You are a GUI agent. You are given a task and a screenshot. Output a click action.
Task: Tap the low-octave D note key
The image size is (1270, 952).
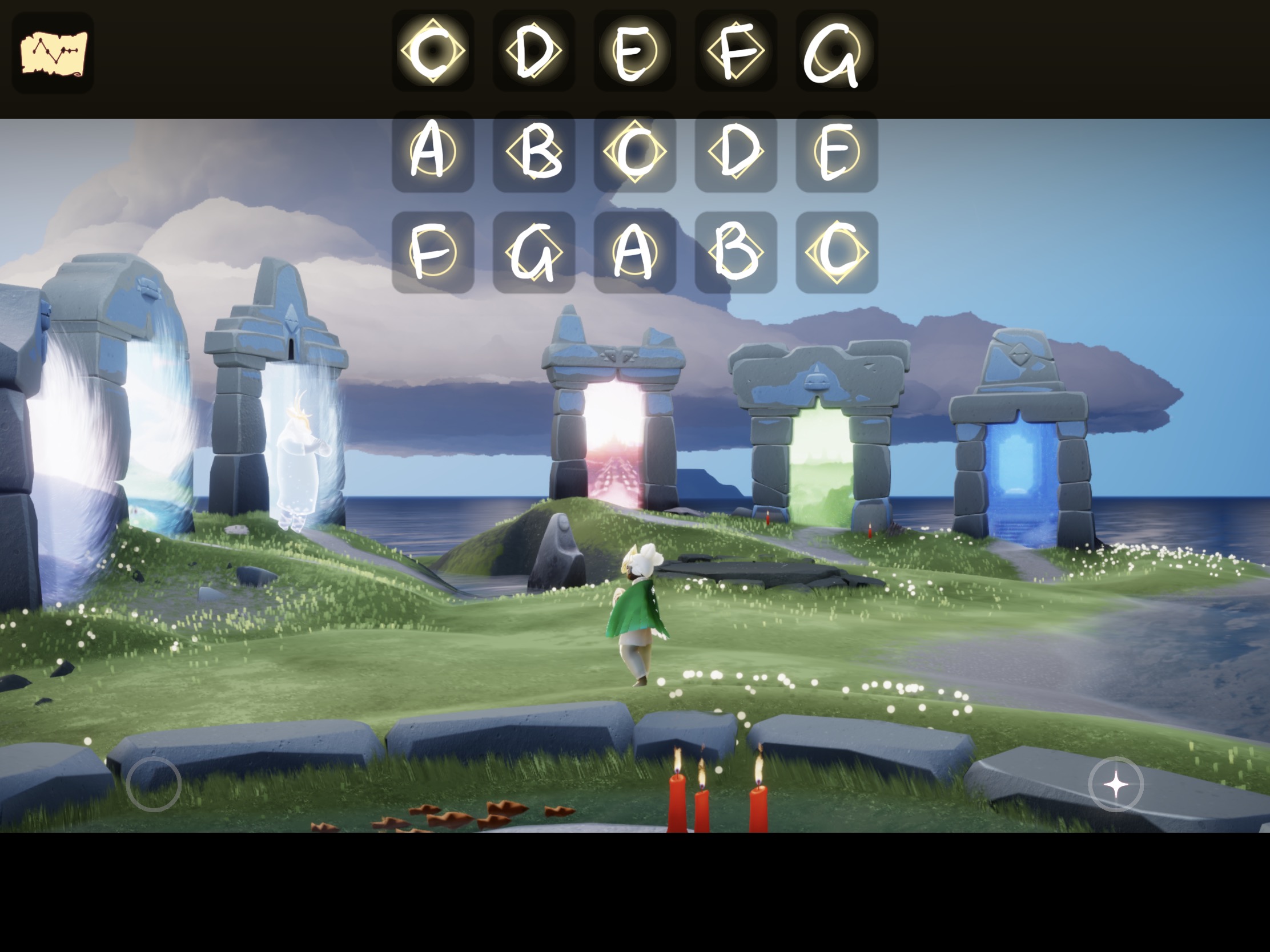pyautogui.click(x=534, y=50)
